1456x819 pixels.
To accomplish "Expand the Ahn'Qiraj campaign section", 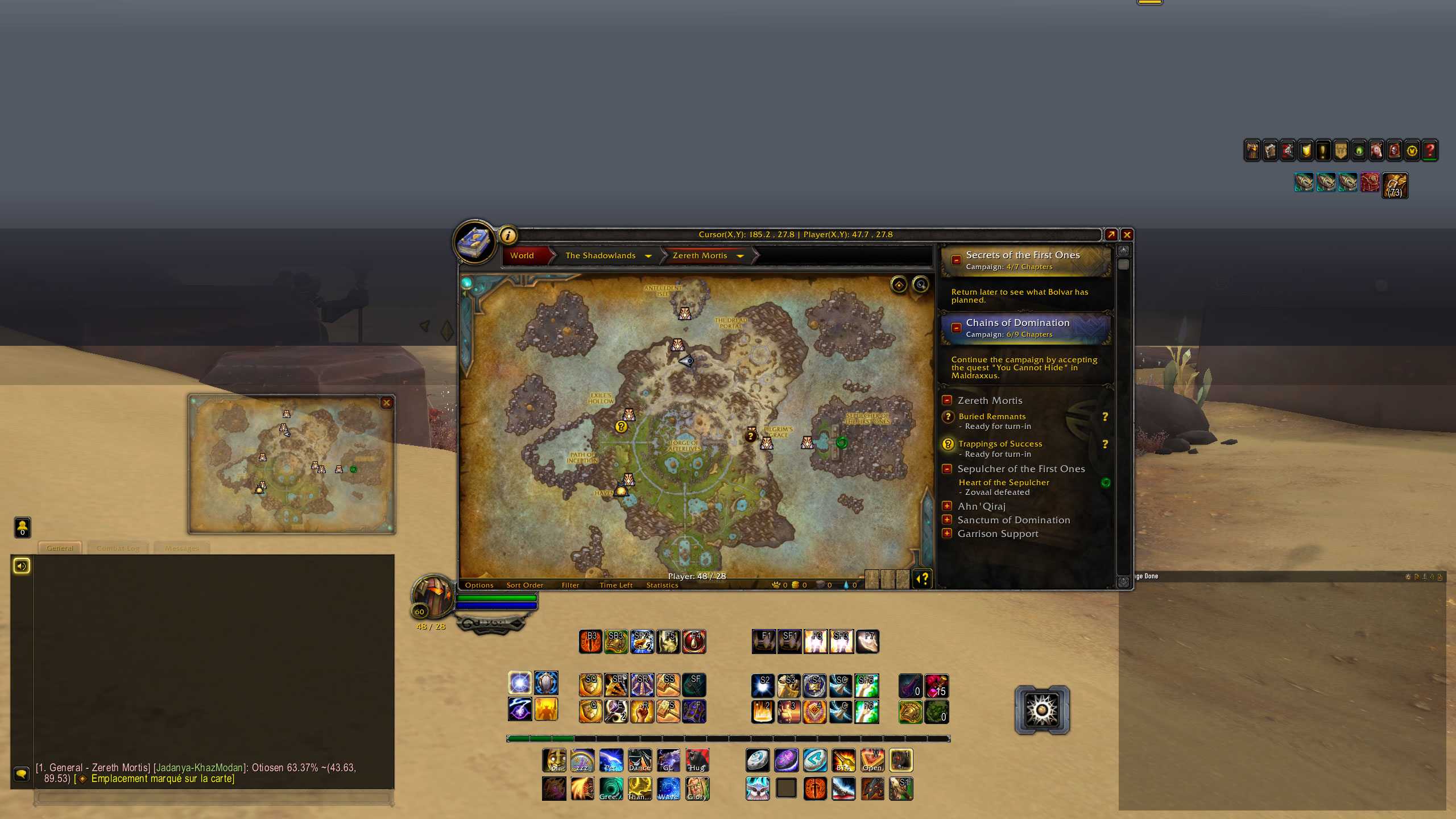I will pyautogui.click(x=948, y=506).
